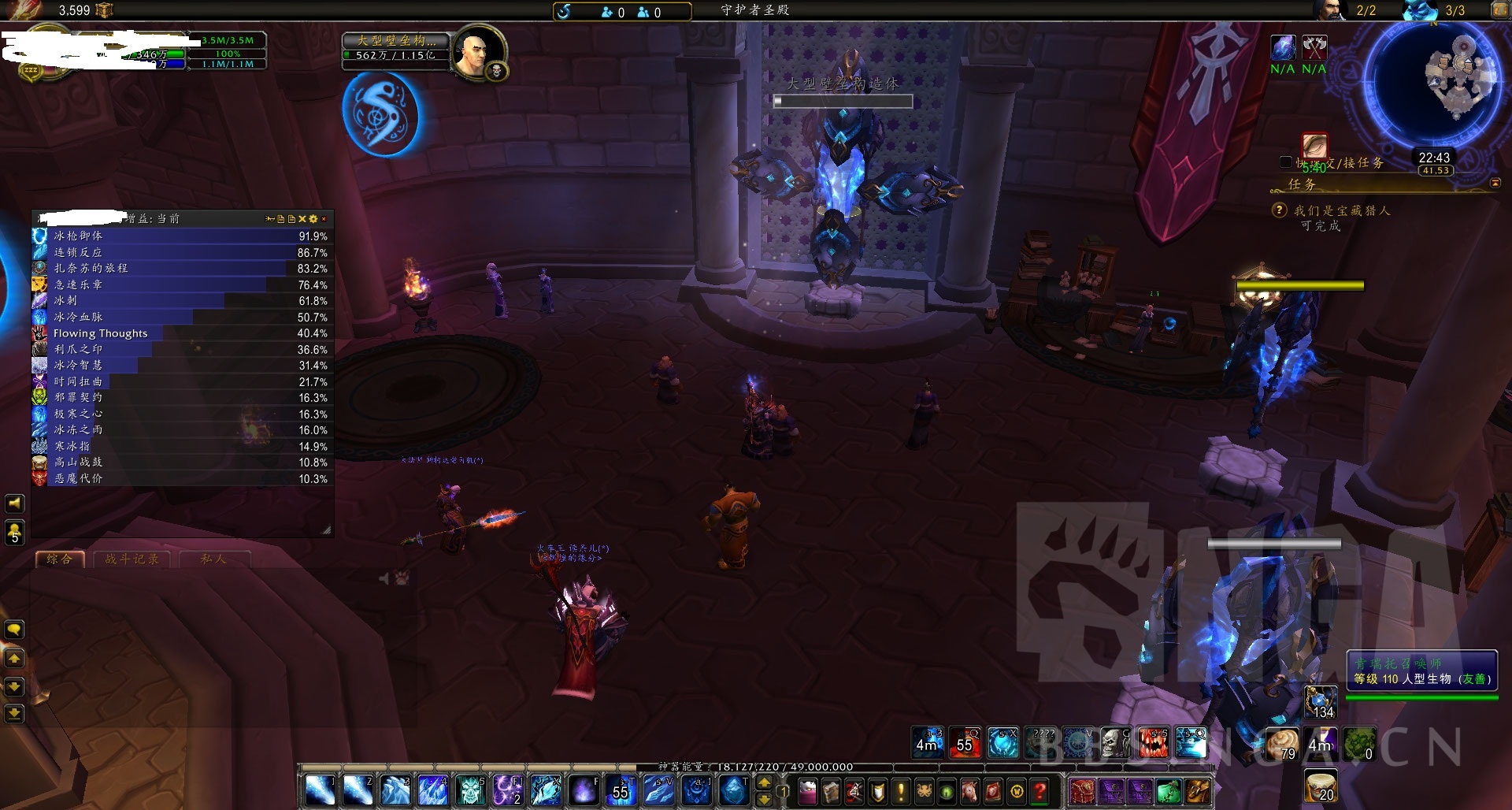Image resolution: width=1512 pixels, height=810 pixels.
Task: Open the 综合 general chat tab
Action: (60, 559)
